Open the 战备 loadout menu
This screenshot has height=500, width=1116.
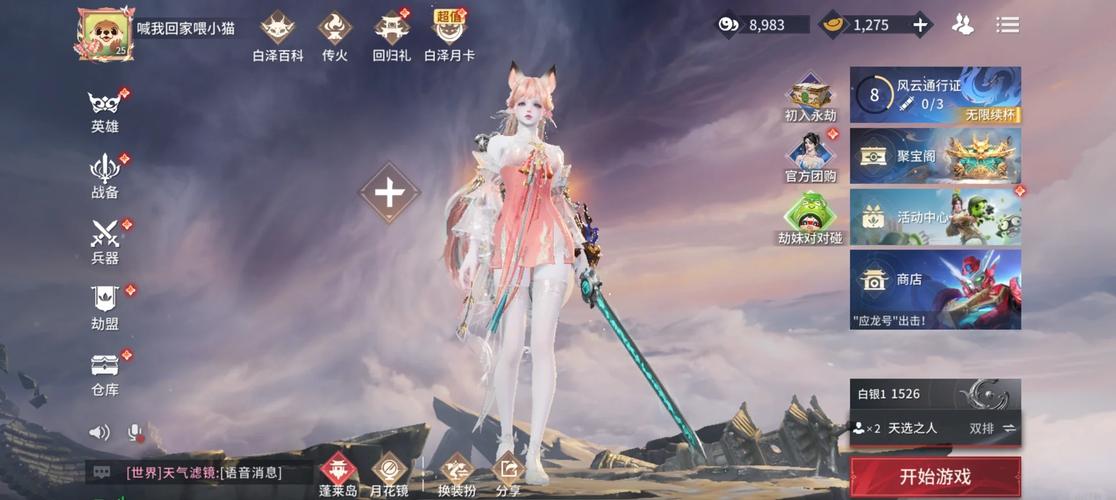point(104,176)
